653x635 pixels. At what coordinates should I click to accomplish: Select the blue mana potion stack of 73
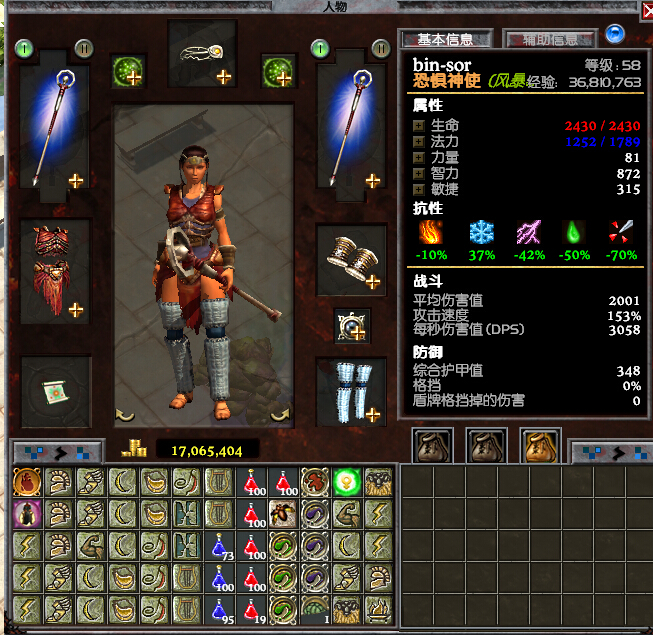pos(219,546)
